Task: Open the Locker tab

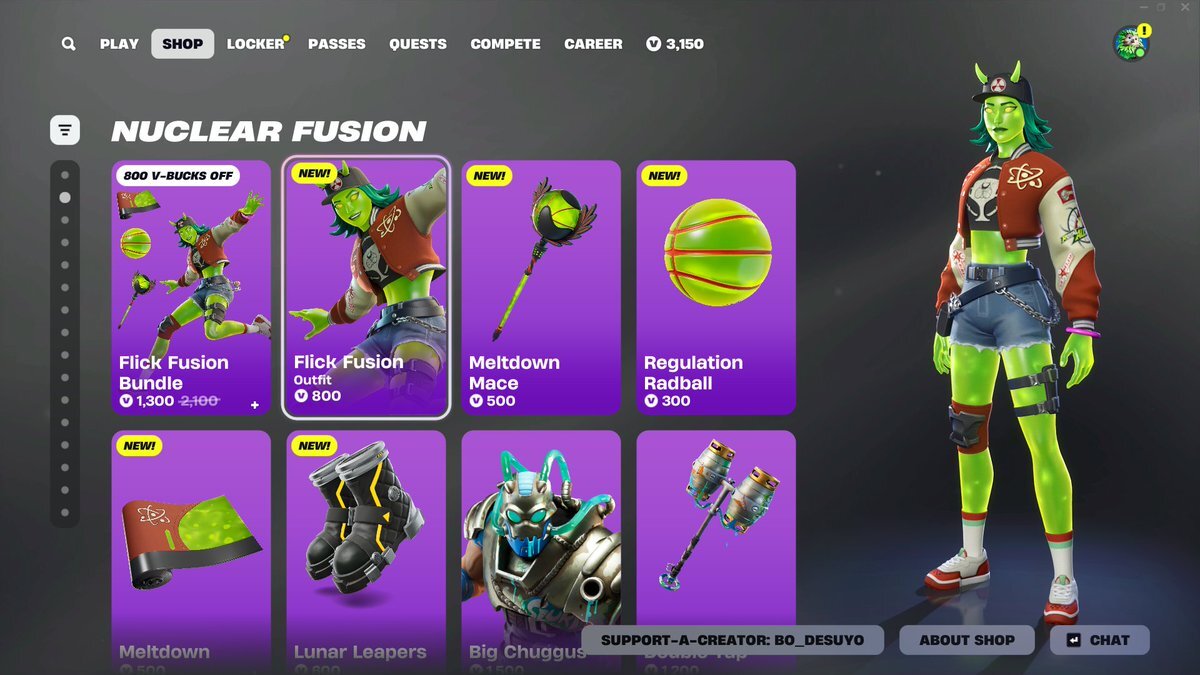Action: (x=255, y=44)
